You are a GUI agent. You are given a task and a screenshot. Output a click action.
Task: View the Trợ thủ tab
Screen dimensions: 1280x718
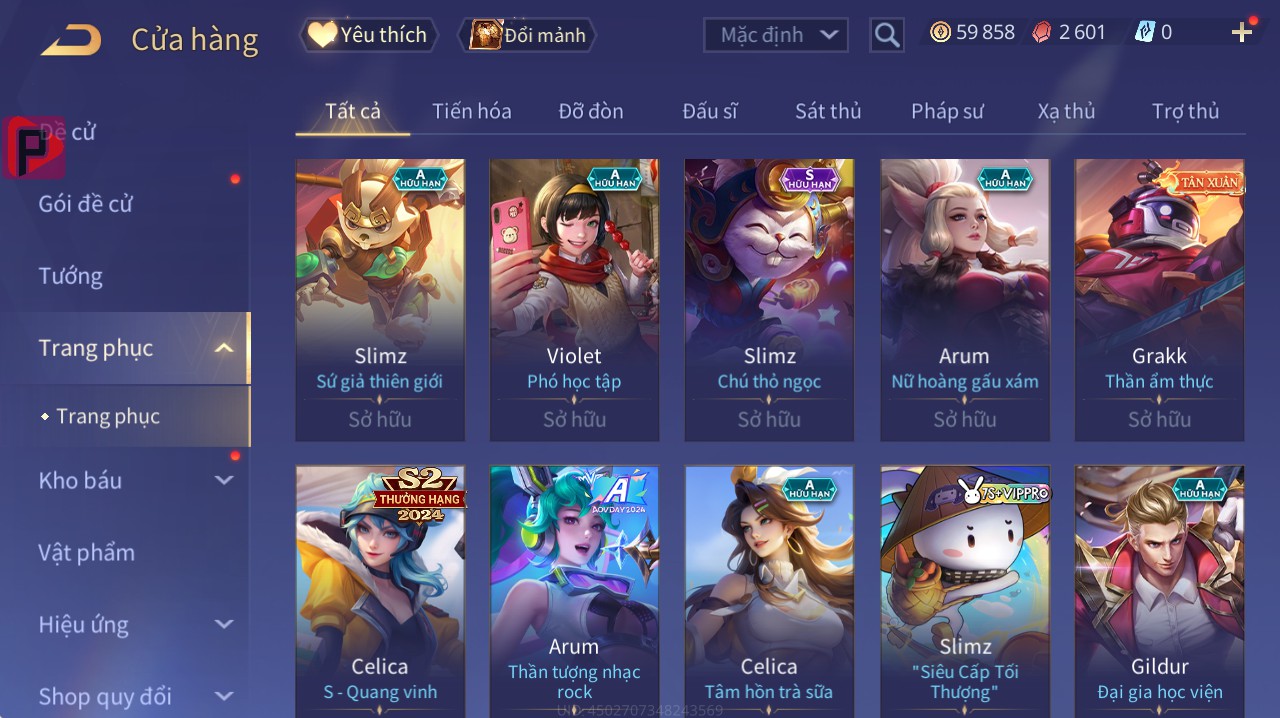click(1185, 111)
